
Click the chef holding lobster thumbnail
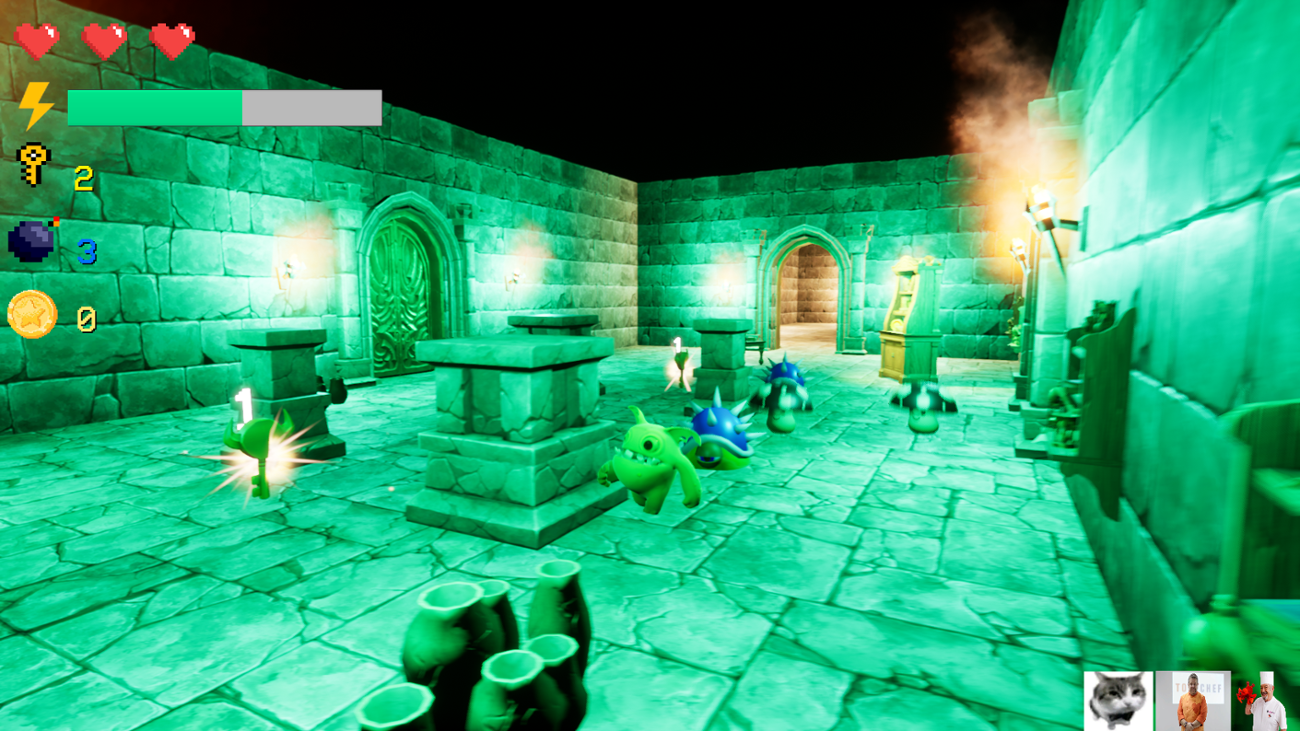coord(1263,700)
